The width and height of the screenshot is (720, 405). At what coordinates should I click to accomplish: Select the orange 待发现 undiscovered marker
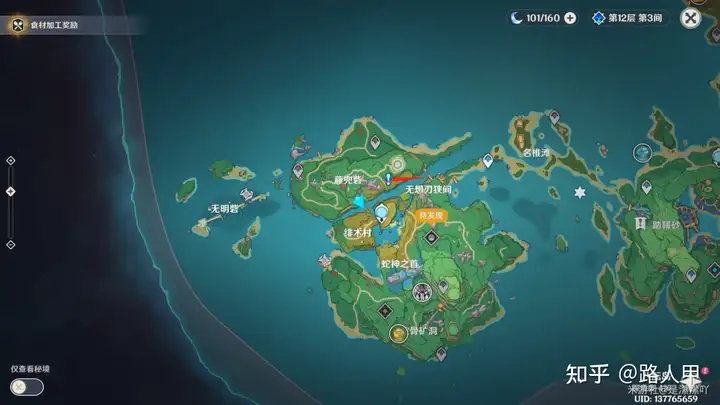[431, 215]
